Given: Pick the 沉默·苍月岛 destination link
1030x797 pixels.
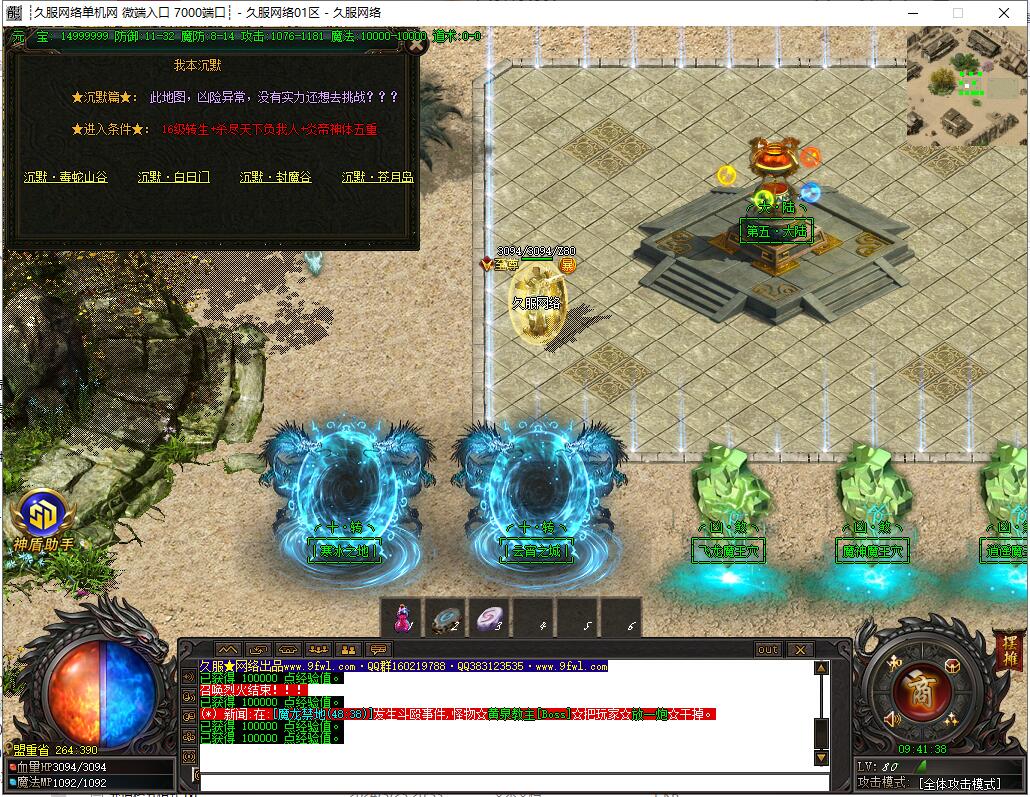Looking at the screenshot, I should coord(378,177).
